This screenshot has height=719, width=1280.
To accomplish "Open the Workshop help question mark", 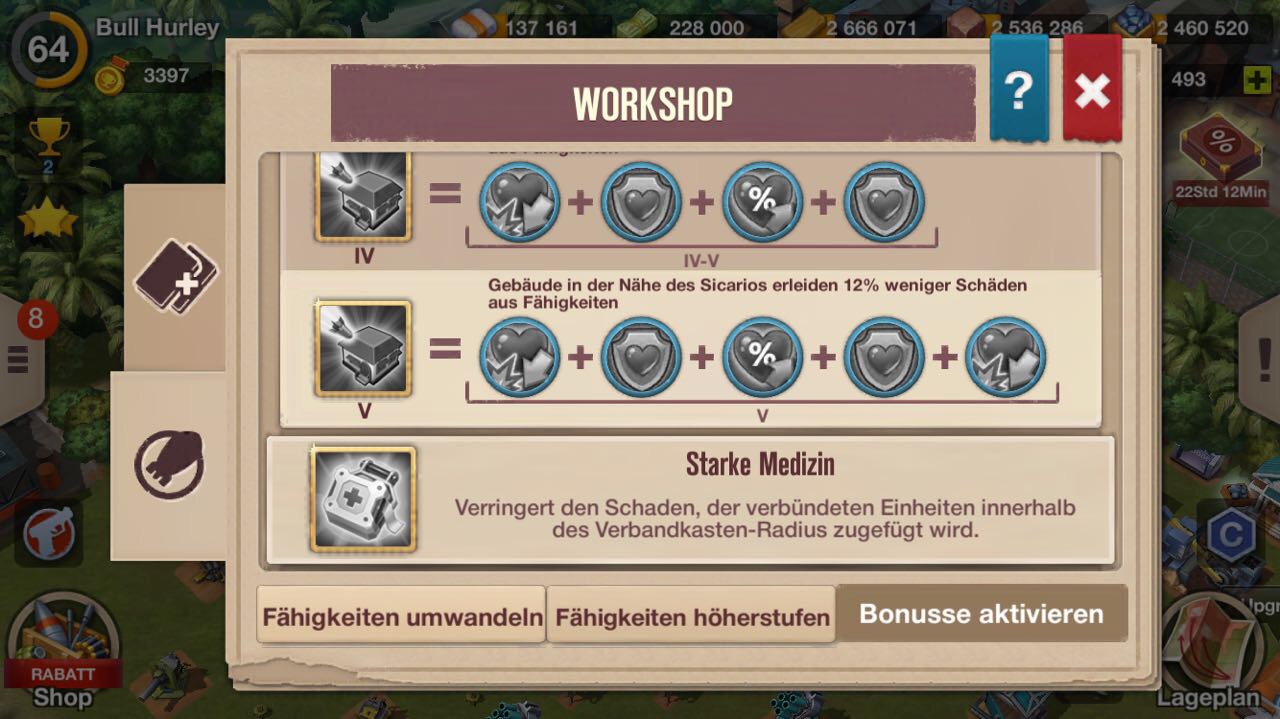I will pyautogui.click(x=1018, y=91).
